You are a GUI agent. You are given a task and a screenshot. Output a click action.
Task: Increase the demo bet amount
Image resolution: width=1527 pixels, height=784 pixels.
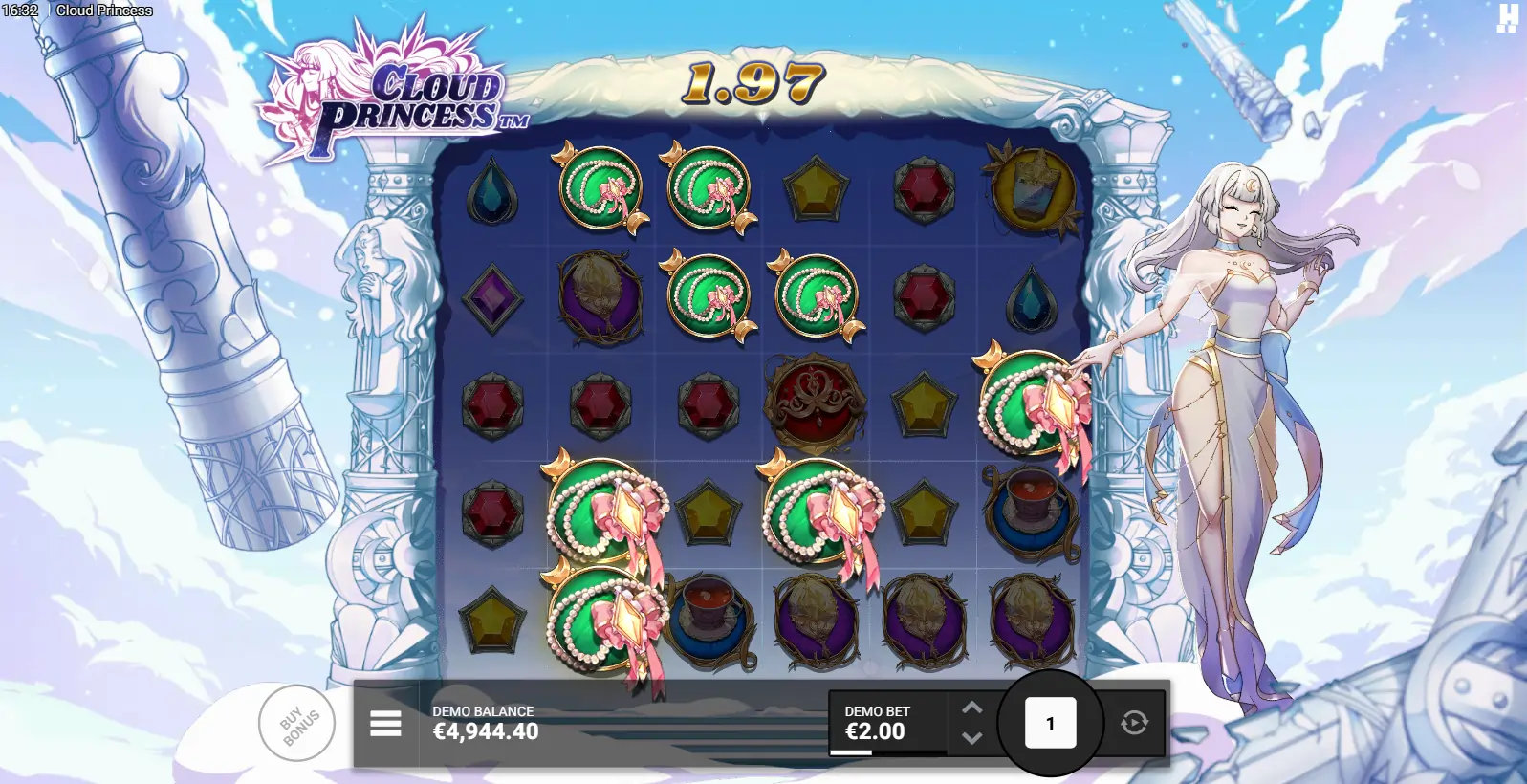(971, 708)
